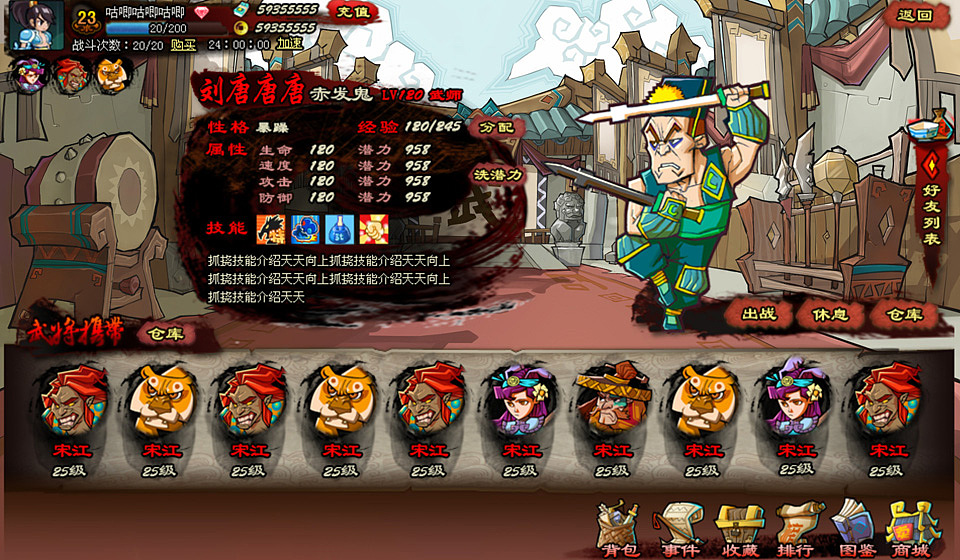Go back with the 返回 button
The image size is (960, 560).
(914, 15)
